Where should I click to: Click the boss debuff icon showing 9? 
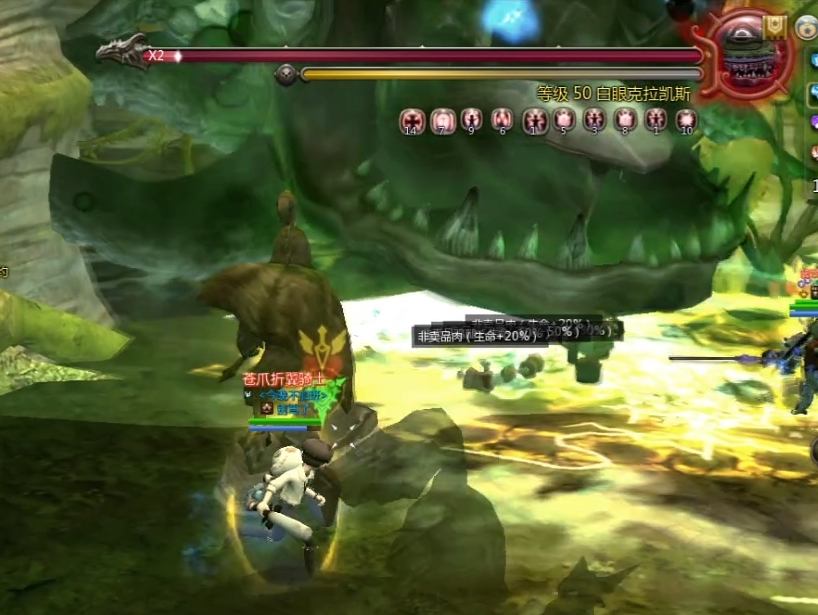pyautogui.click(x=472, y=121)
